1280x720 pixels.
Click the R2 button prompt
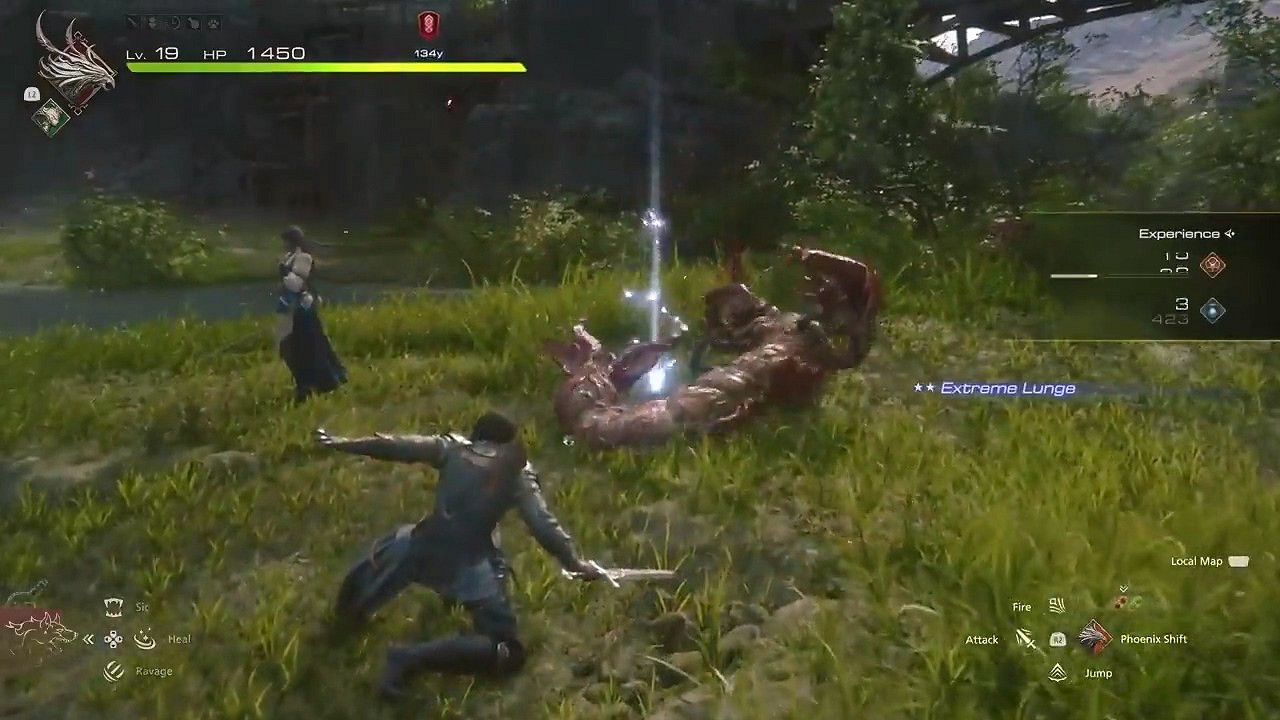pyautogui.click(x=1058, y=640)
